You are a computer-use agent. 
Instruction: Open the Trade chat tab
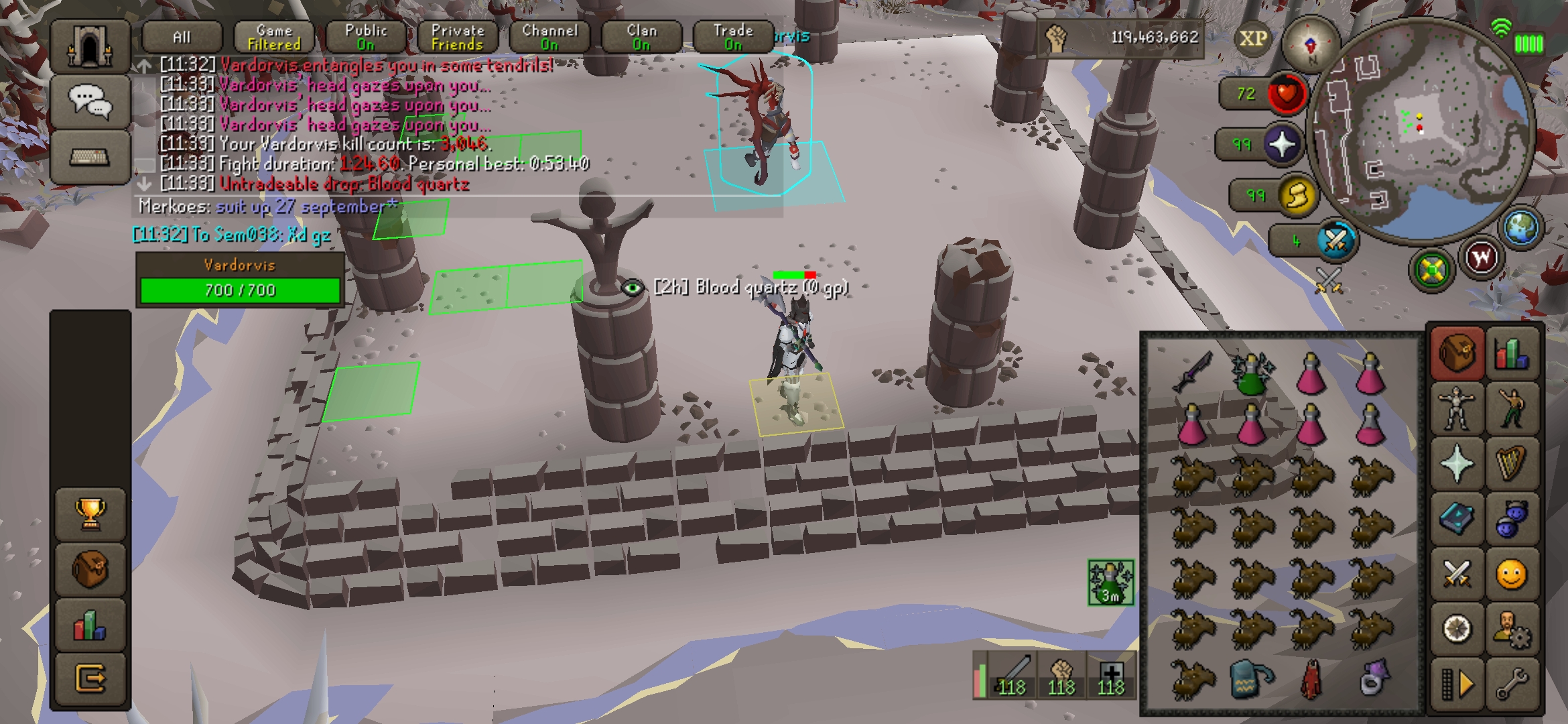(733, 38)
